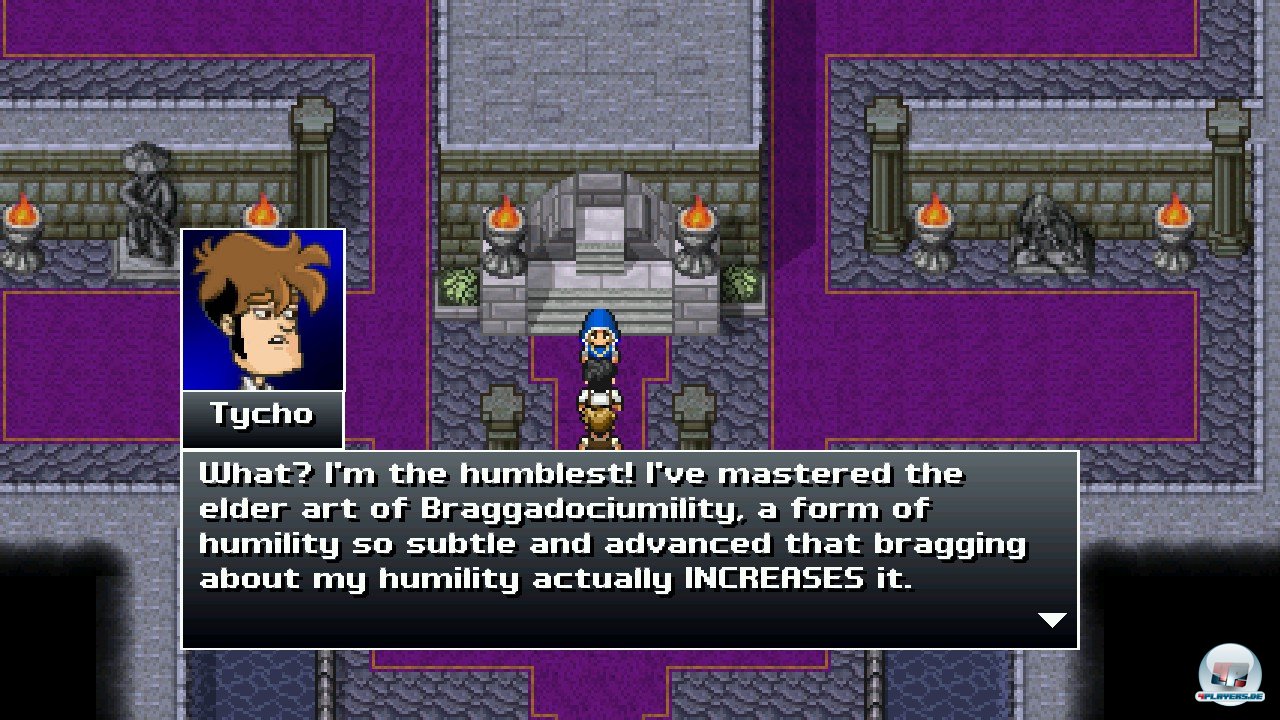Click the Tycho nameplate label
The width and height of the screenshot is (1280, 720).
tap(262, 415)
